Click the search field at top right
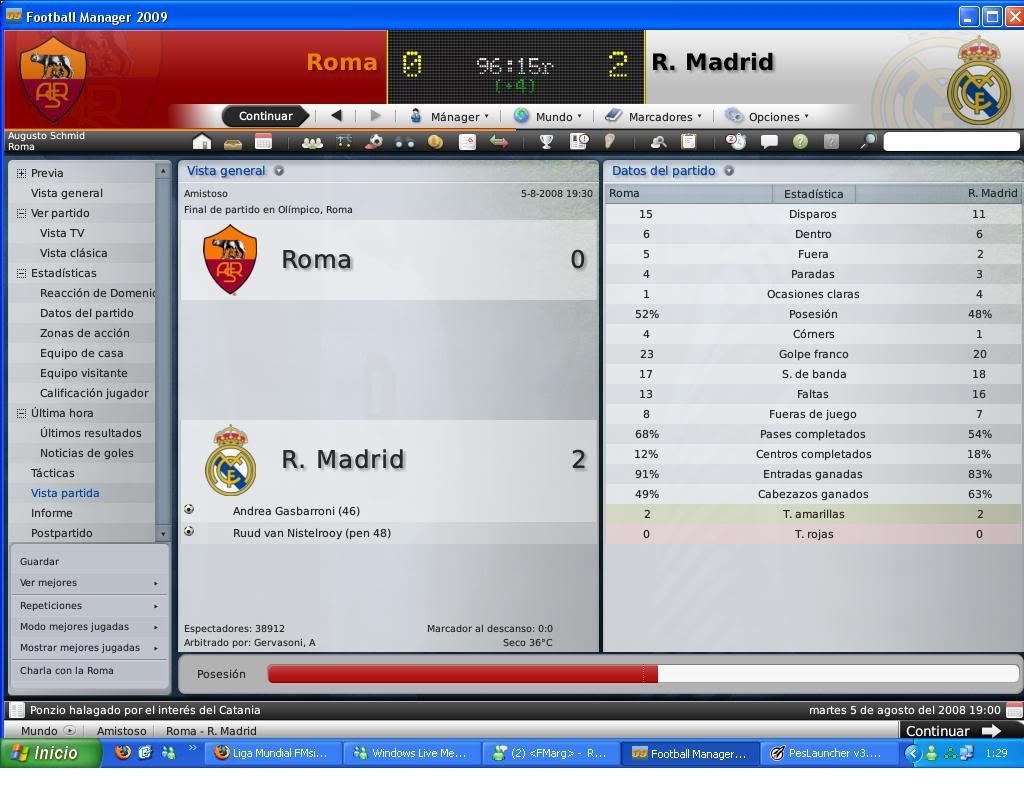Image resolution: width=1024 pixels, height=791 pixels. click(950, 142)
